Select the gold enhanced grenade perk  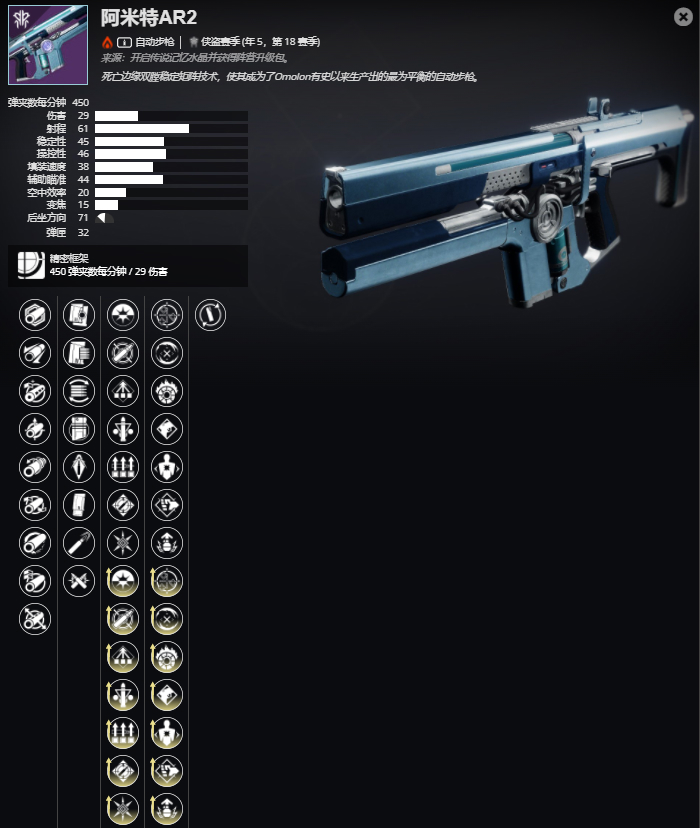click(x=166, y=810)
